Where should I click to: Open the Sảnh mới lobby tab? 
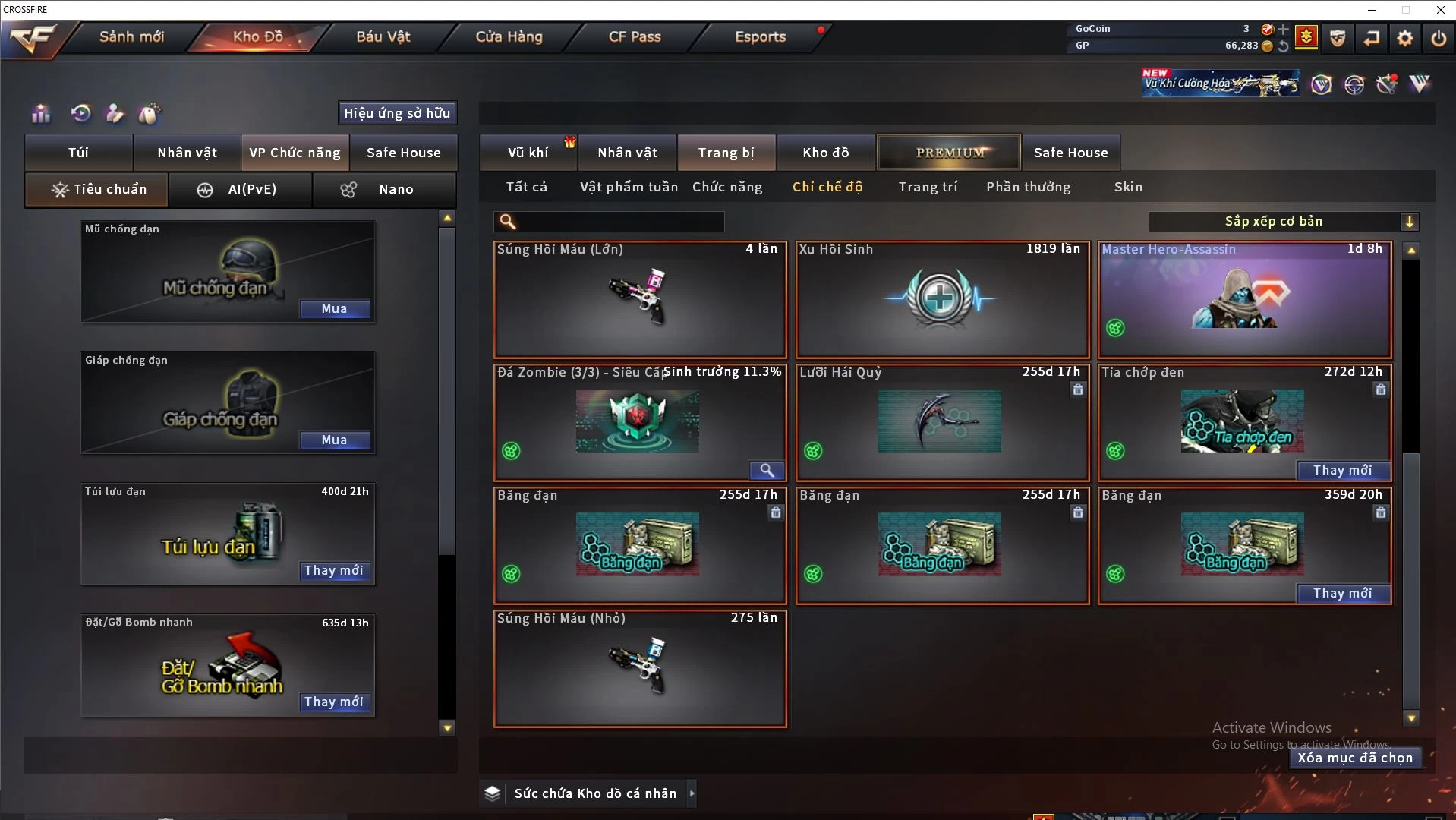coord(131,36)
